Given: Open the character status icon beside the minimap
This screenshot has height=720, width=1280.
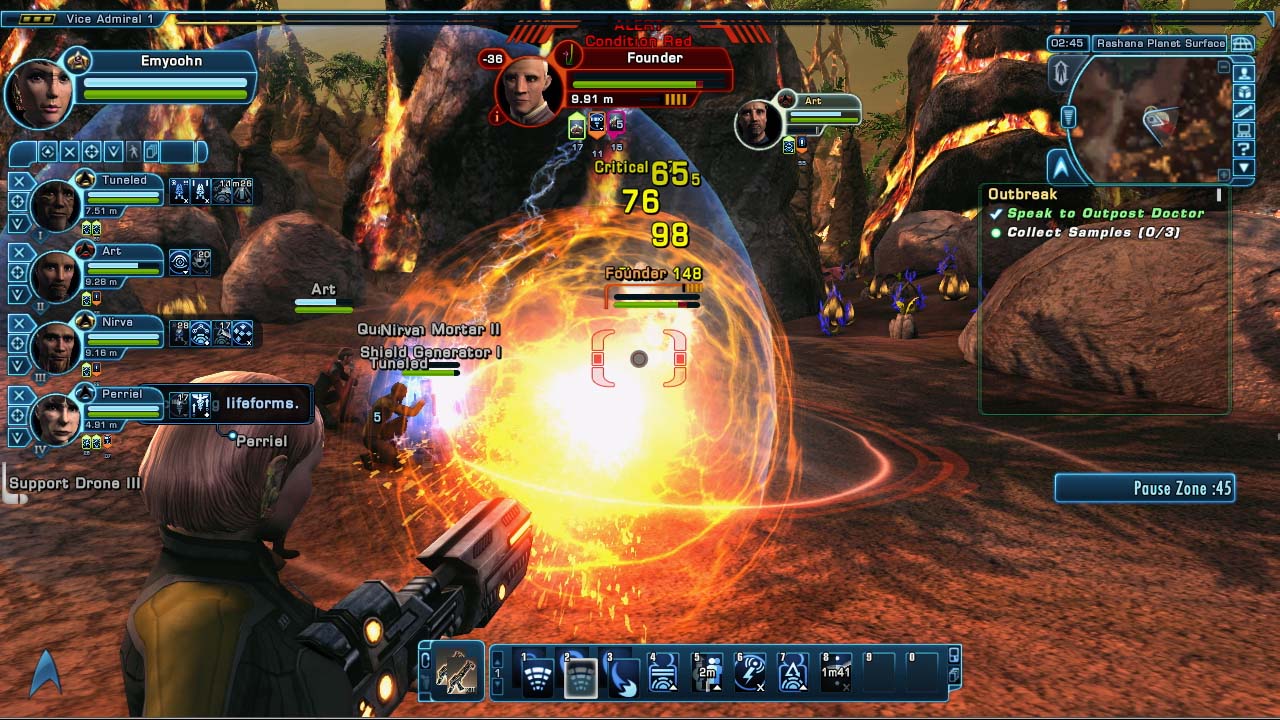Looking at the screenshot, I should (x=1244, y=73).
